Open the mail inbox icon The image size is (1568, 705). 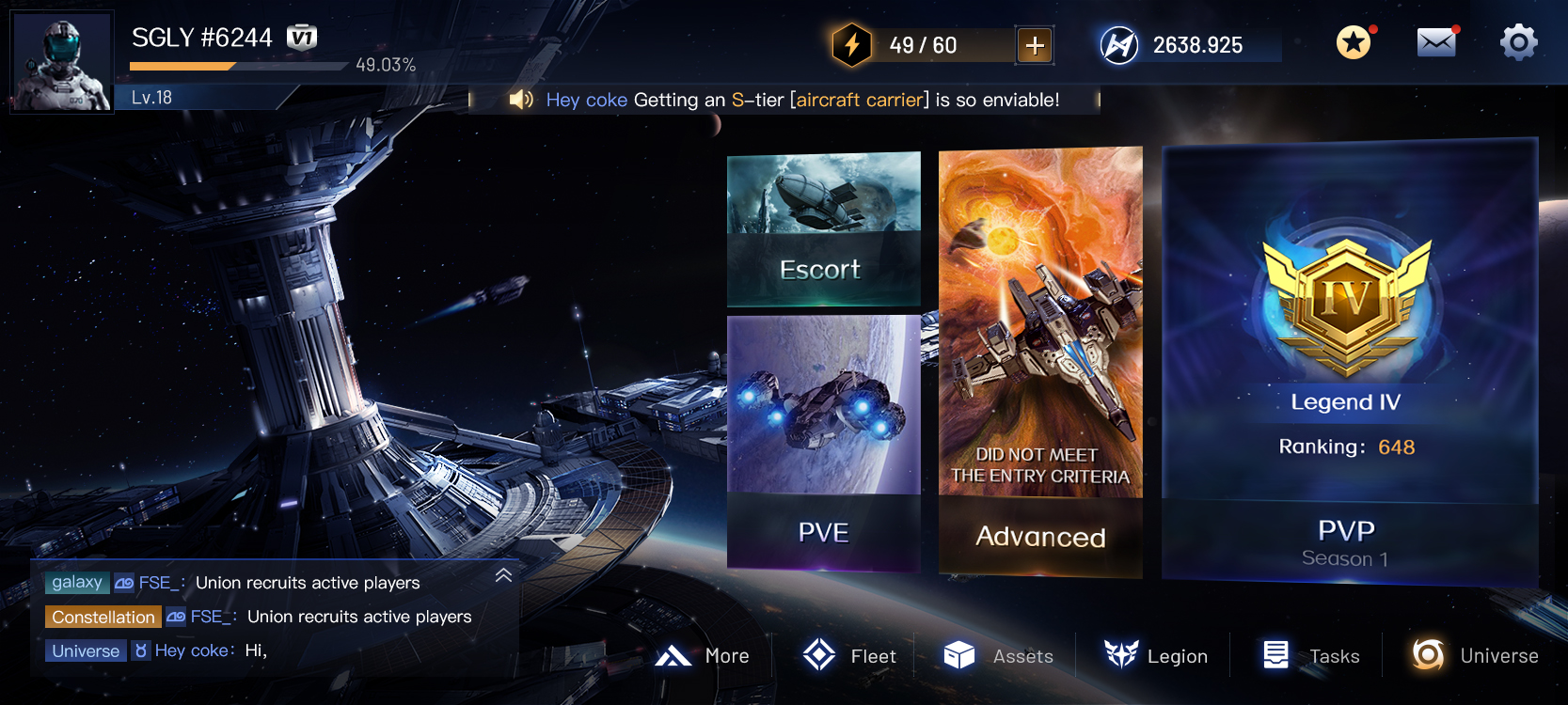click(1436, 43)
